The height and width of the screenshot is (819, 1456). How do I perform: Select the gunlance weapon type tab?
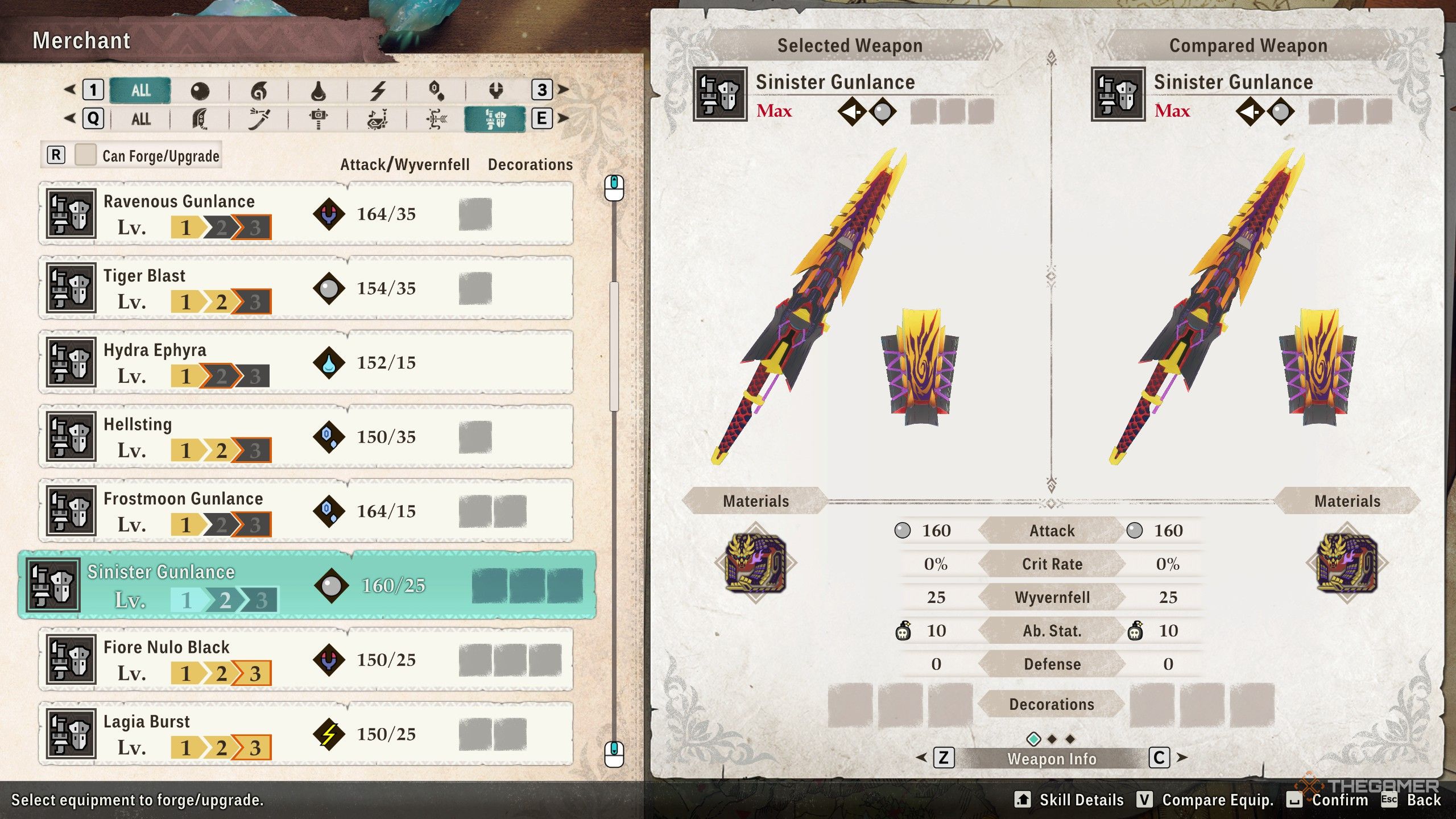[x=495, y=119]
